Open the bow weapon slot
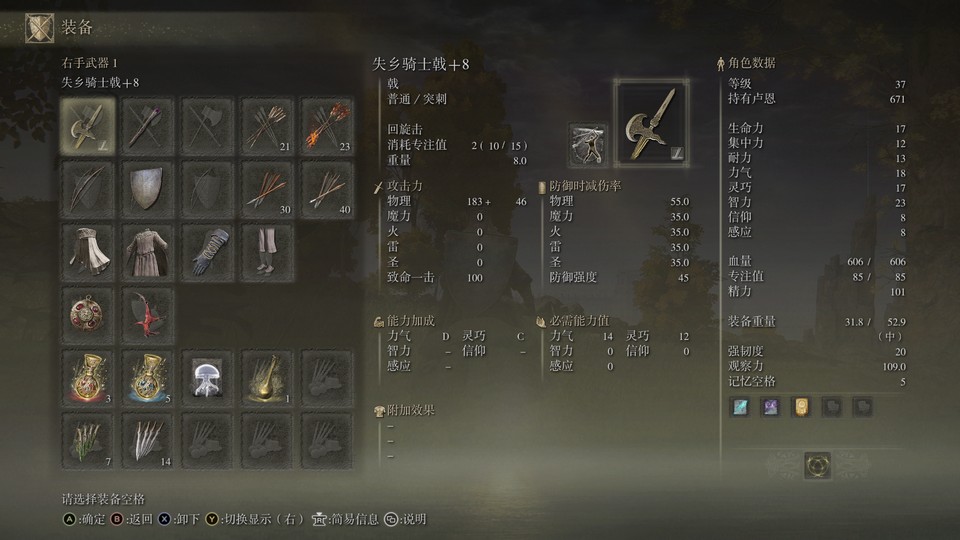 88,188
